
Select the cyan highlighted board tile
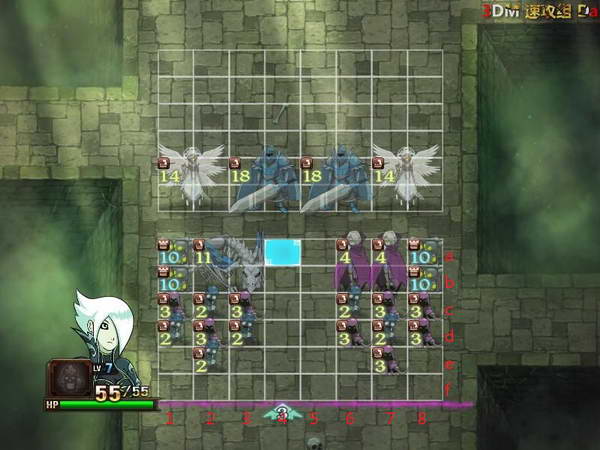pos(282,252)
